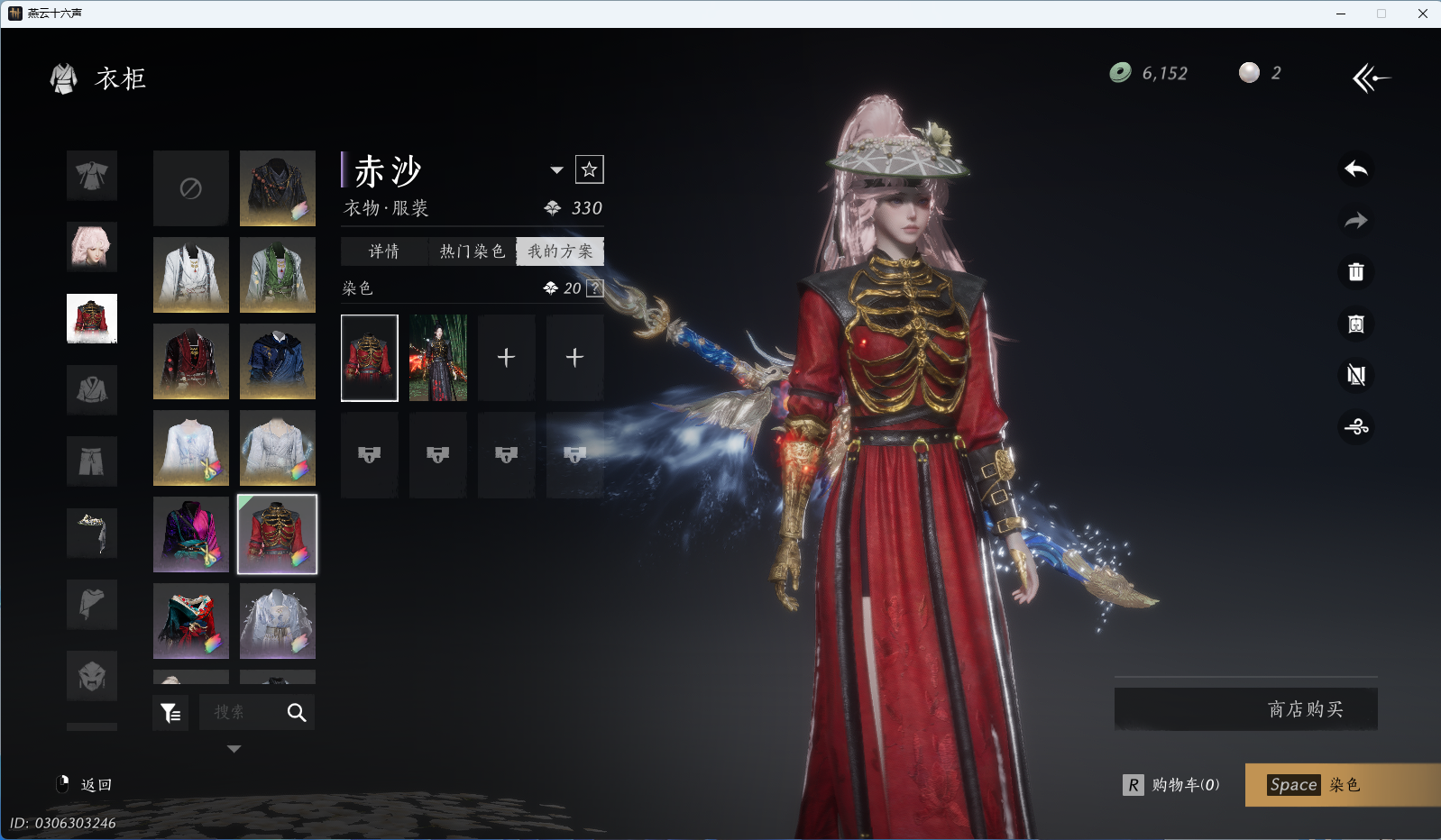Pick the green robe outfit thumbnail
The image size is (1441, 840).
[x=278, y=275]
